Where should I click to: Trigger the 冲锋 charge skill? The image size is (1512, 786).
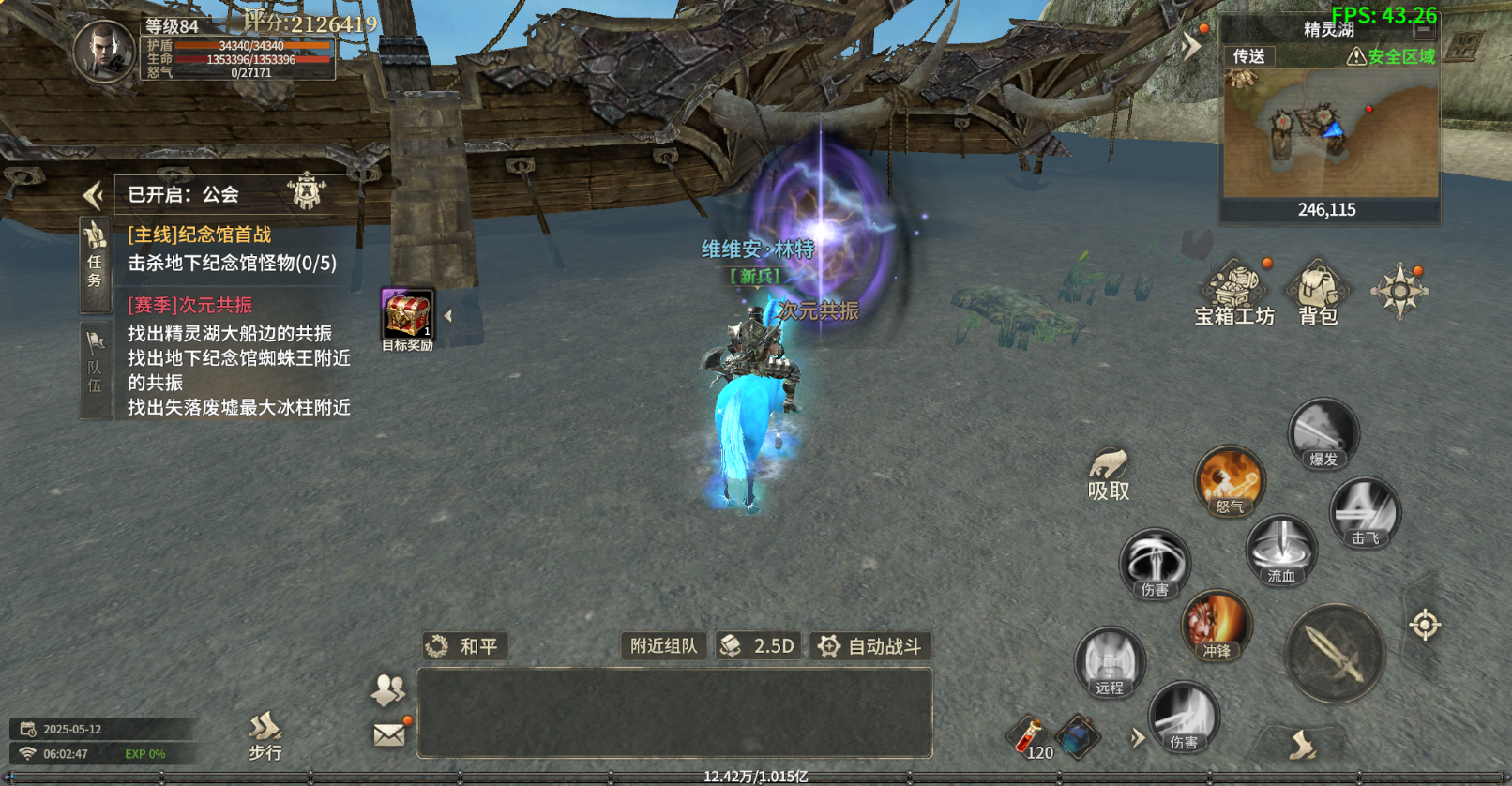[1217, 626]
